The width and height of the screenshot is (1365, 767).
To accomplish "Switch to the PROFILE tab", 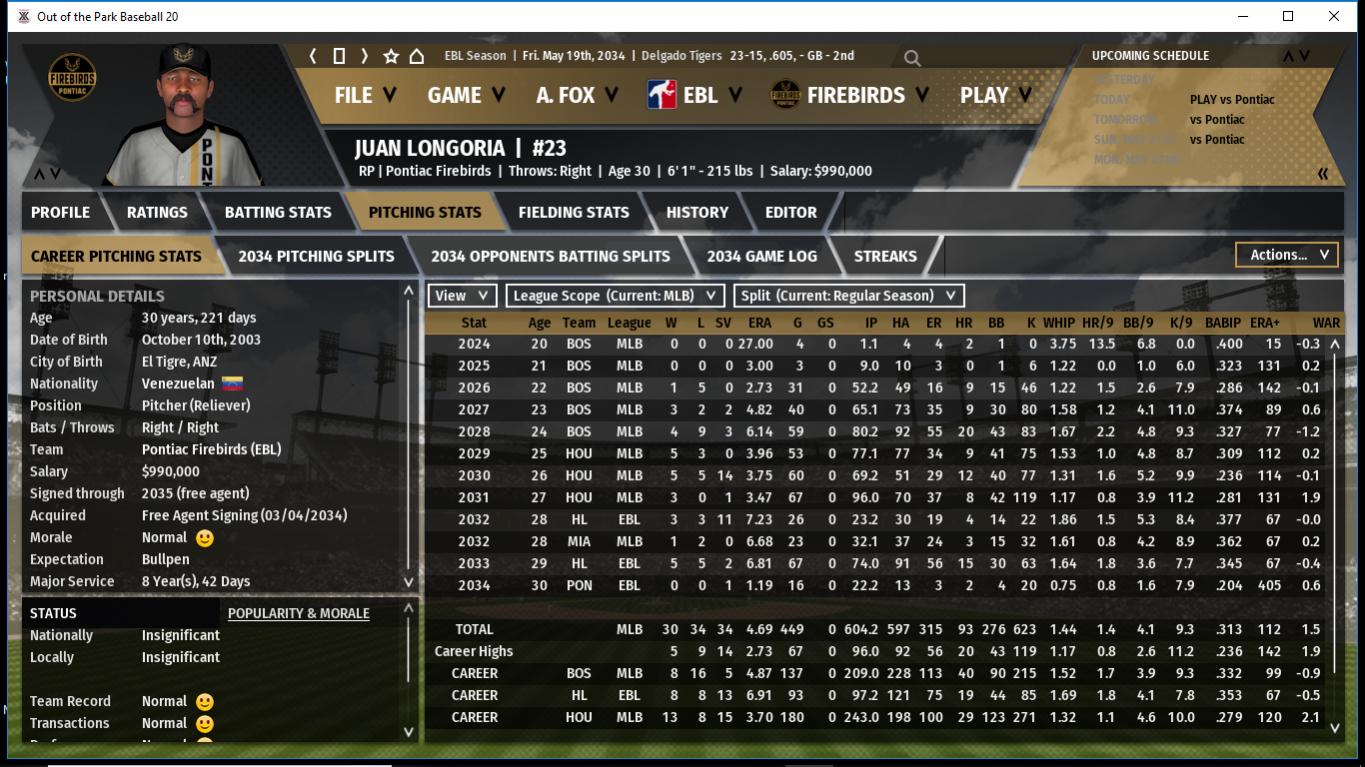I will 60,212.
